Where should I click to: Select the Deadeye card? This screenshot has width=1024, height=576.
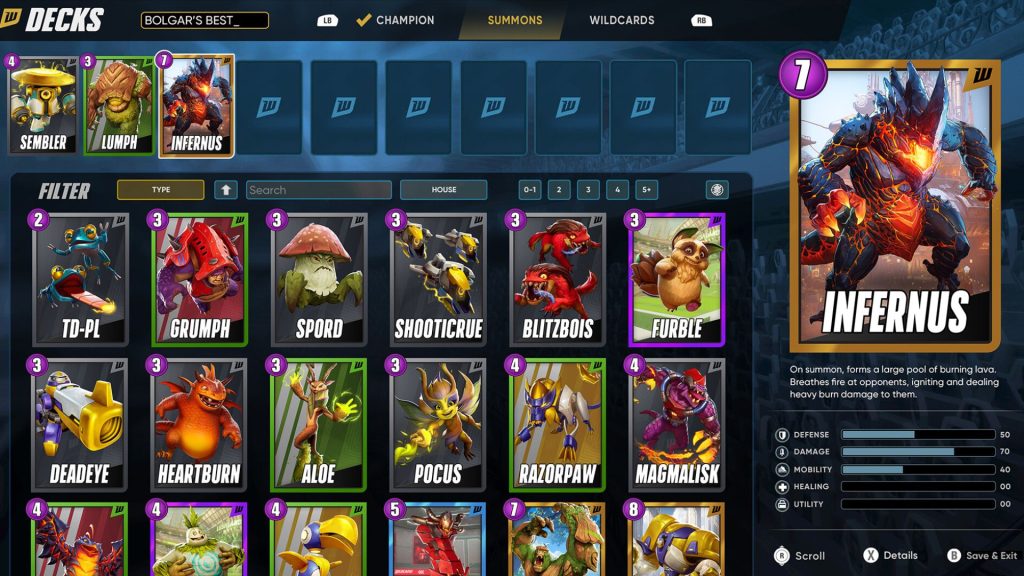[x=80, y=424]
